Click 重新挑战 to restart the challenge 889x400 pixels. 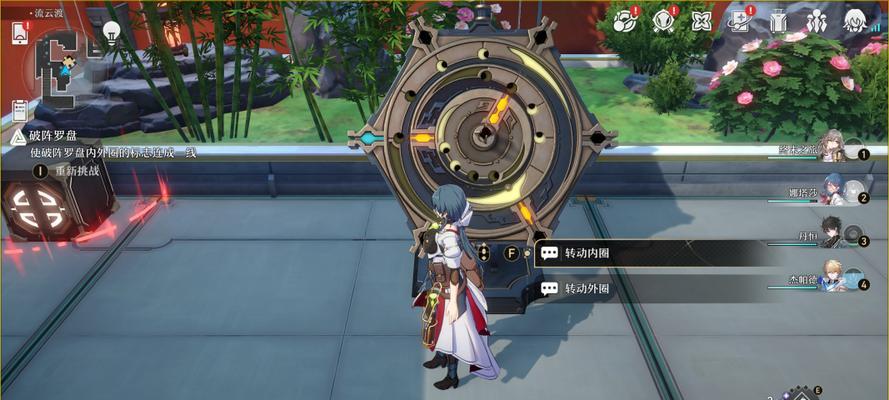pyautogui.click(x=70, y=171)
